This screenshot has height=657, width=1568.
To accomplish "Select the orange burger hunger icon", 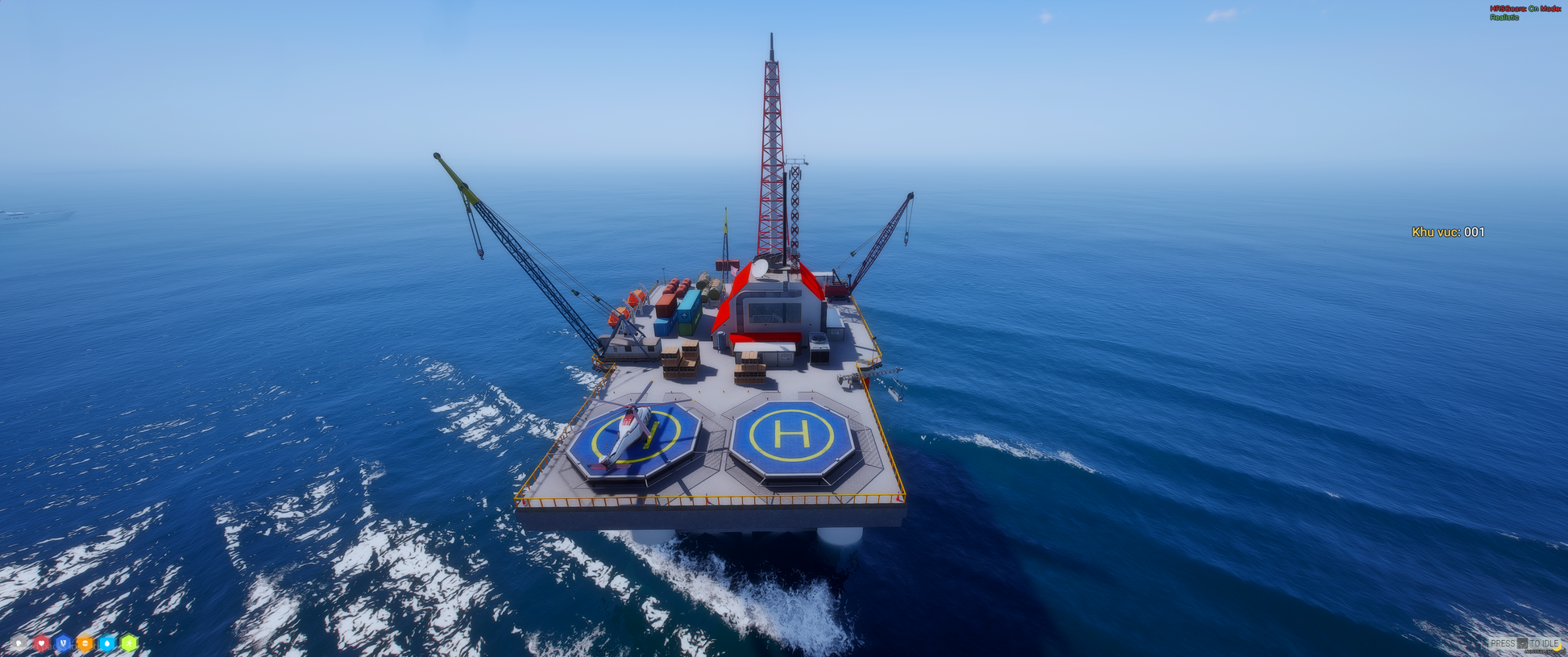I will pyautogui.click(x=85, y=643).
